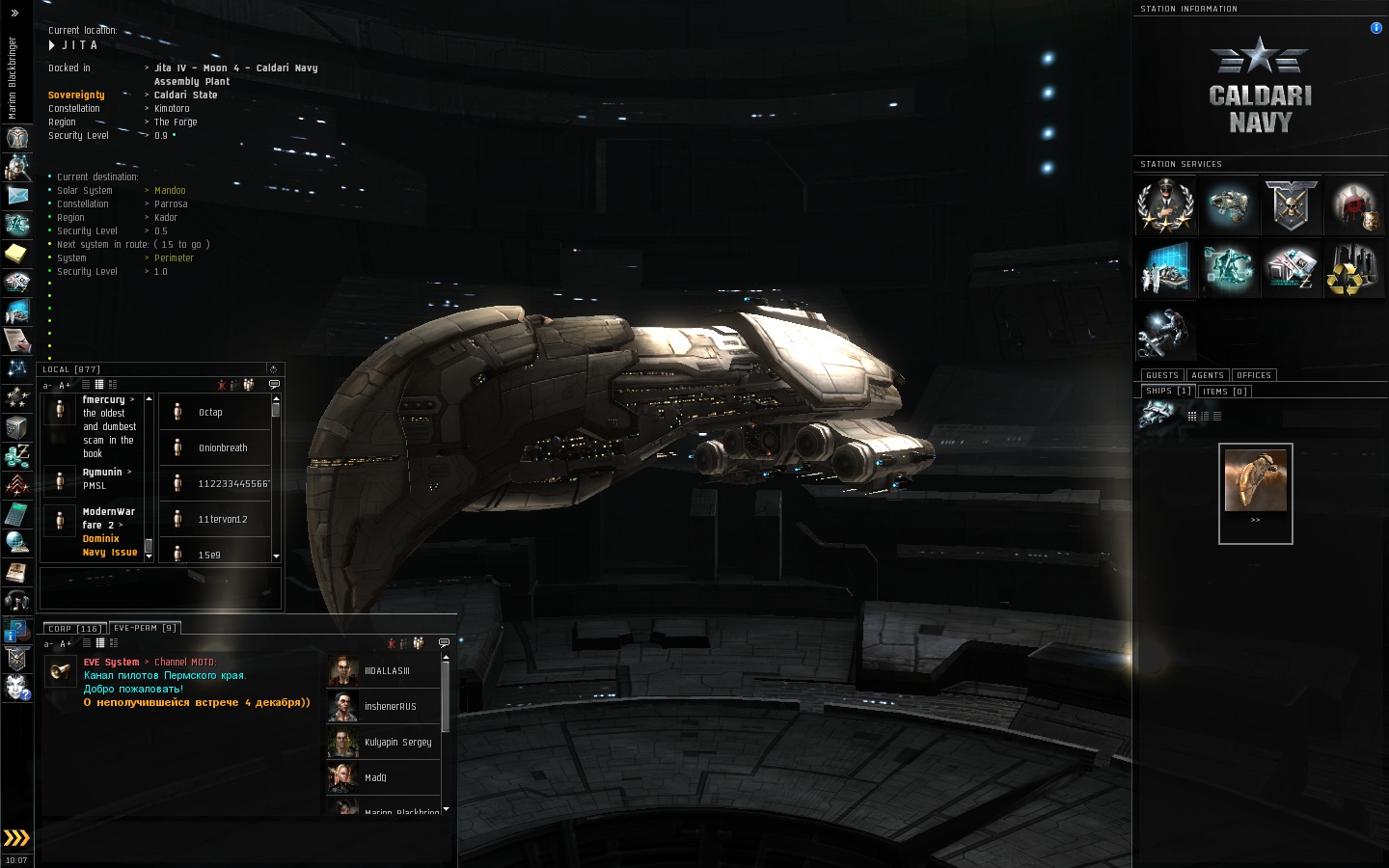The height and width of the screenshot is (868, 1389).
Task: Click the Mandoo destination system link
Action: point(170,191)
